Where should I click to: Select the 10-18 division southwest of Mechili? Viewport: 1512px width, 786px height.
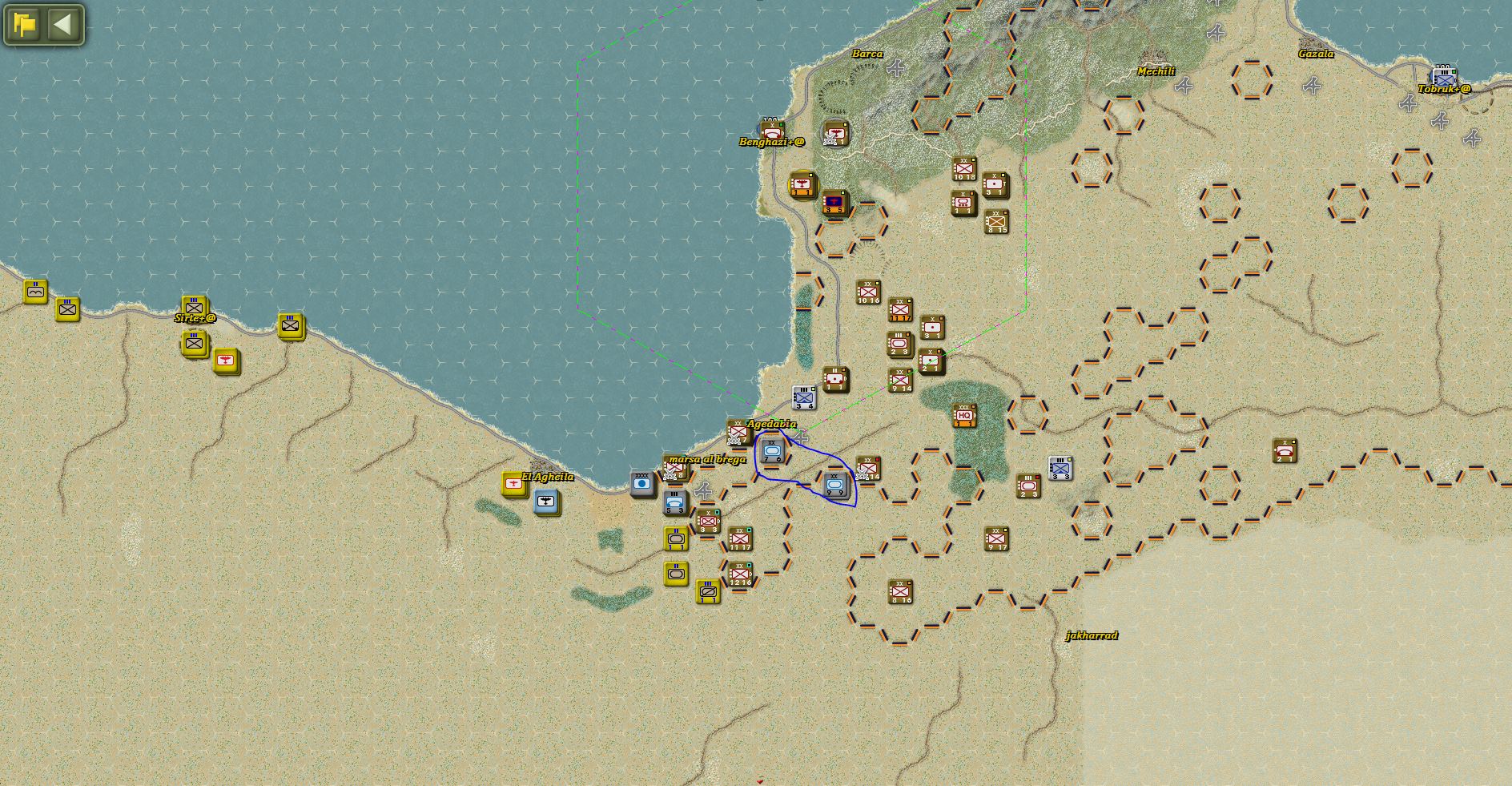click(x=963, y=167)
